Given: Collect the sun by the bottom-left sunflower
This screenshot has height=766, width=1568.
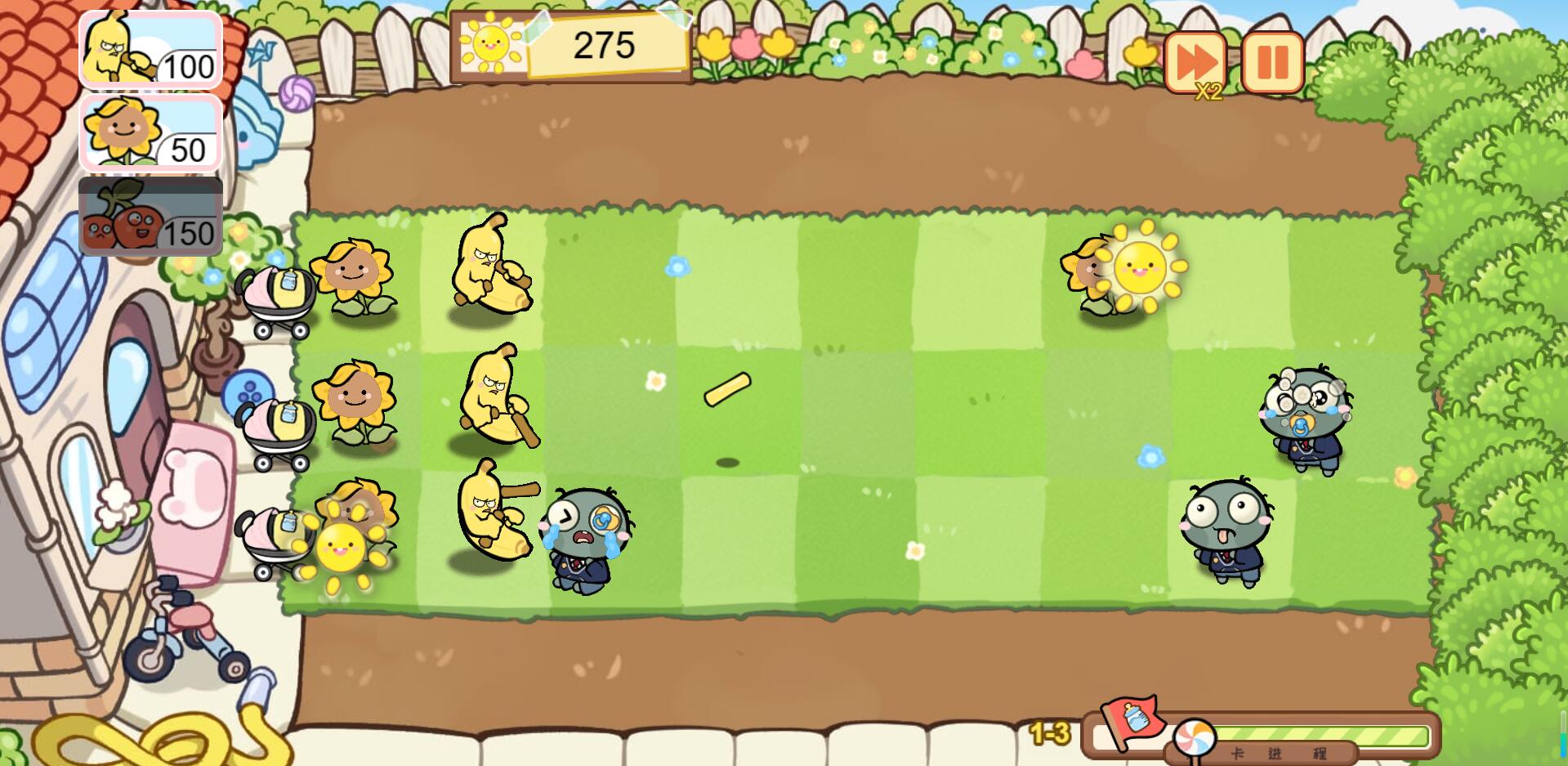Looking at the screenshot, I should click(x=341, y=548).
